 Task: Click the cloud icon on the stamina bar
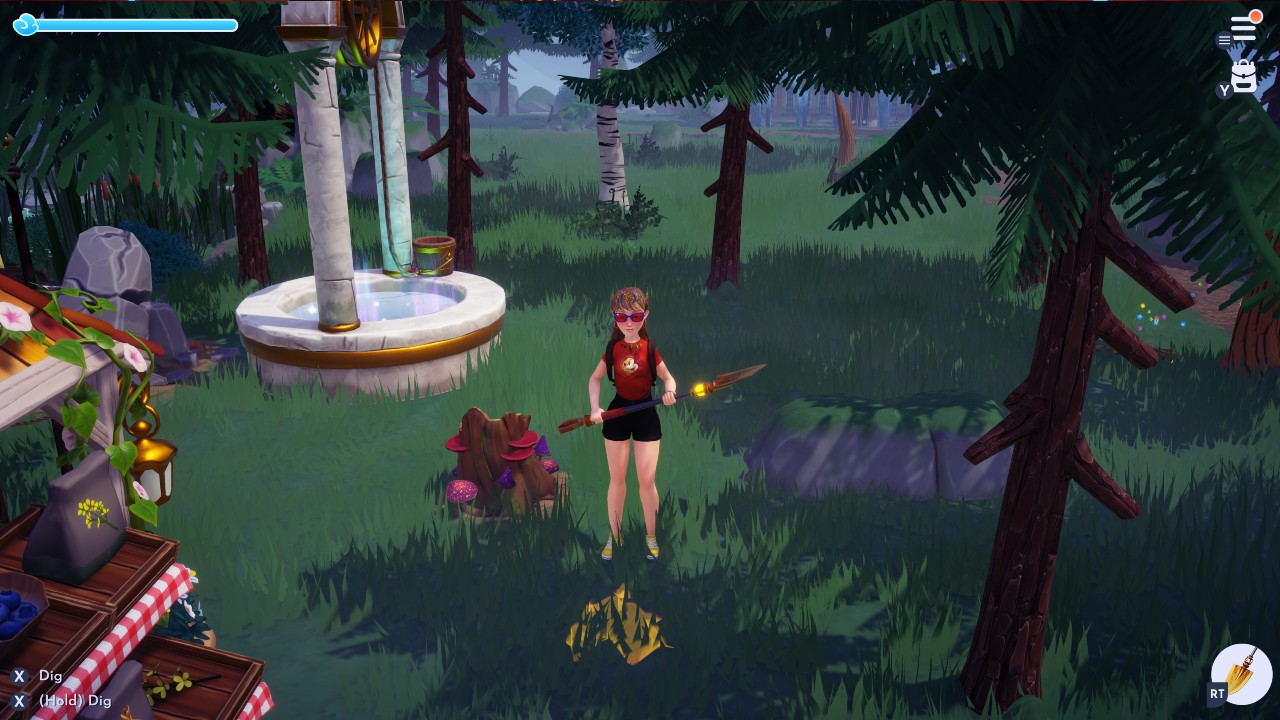tap(25, 25)
